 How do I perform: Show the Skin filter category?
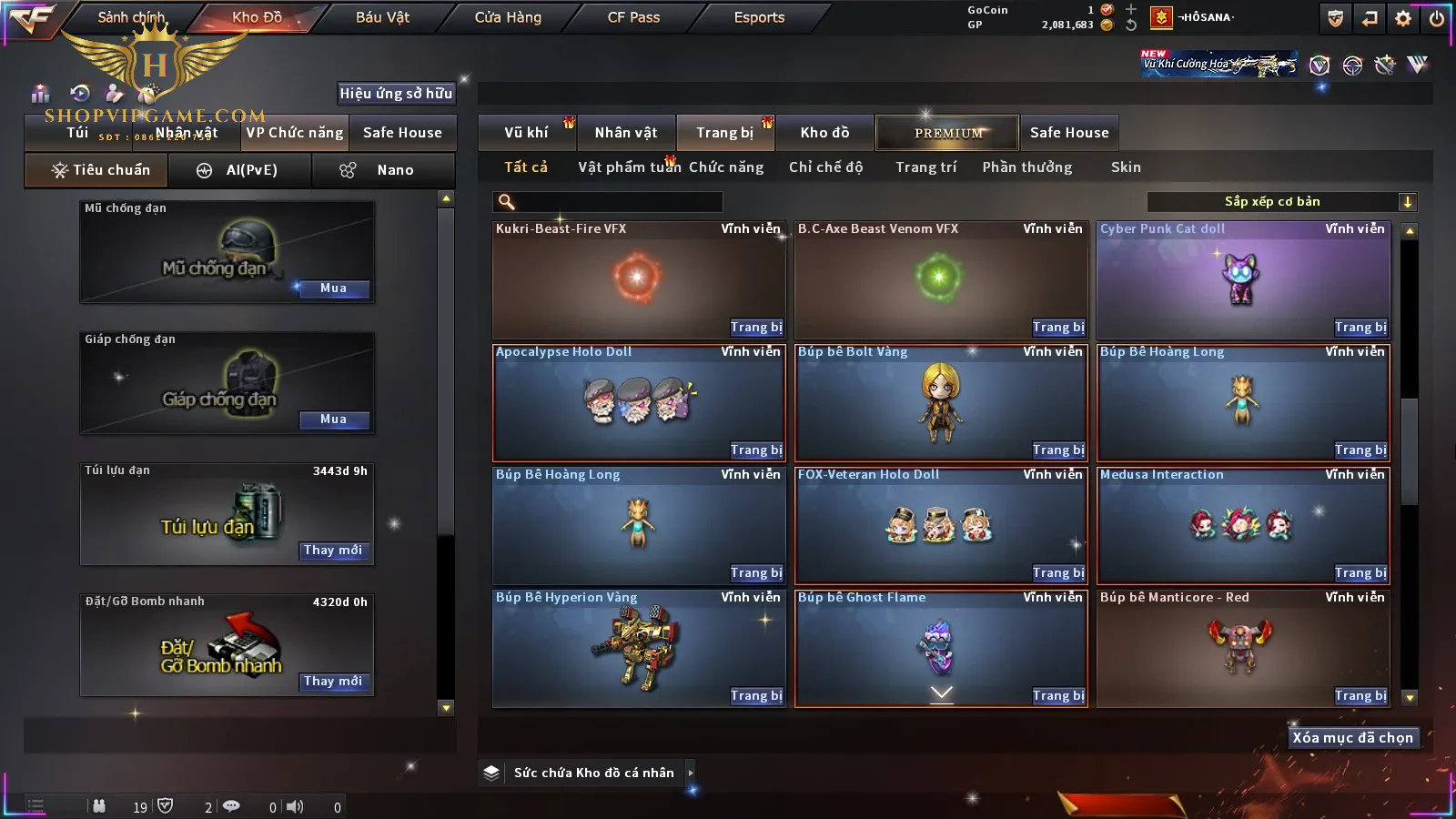click(1126, 167)
